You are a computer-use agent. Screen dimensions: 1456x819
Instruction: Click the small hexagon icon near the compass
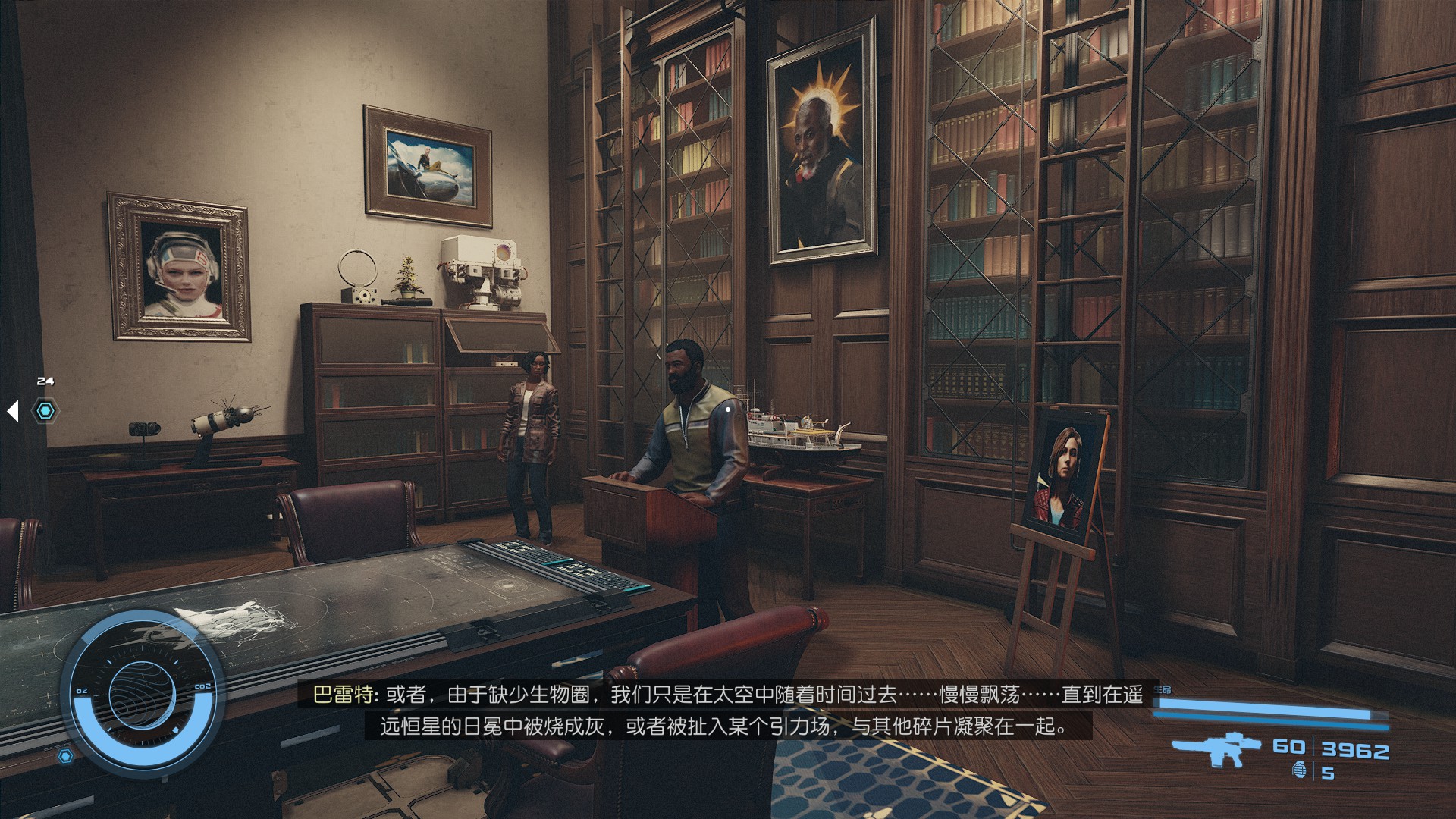[66, 755]
